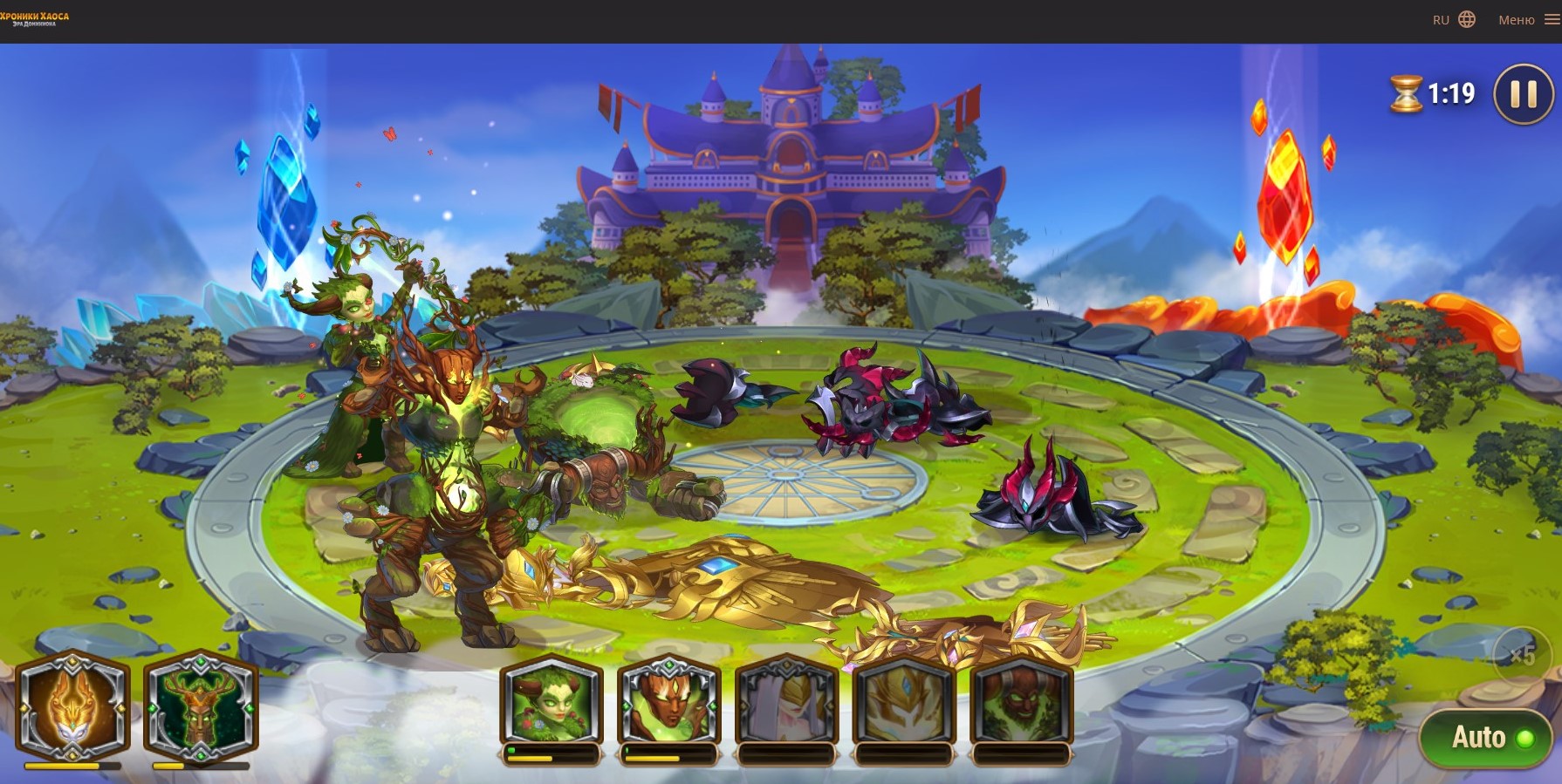Activate the antlered forest spirit ability
The width and height of the screenshot is (1562, 784).
[201, 705]
